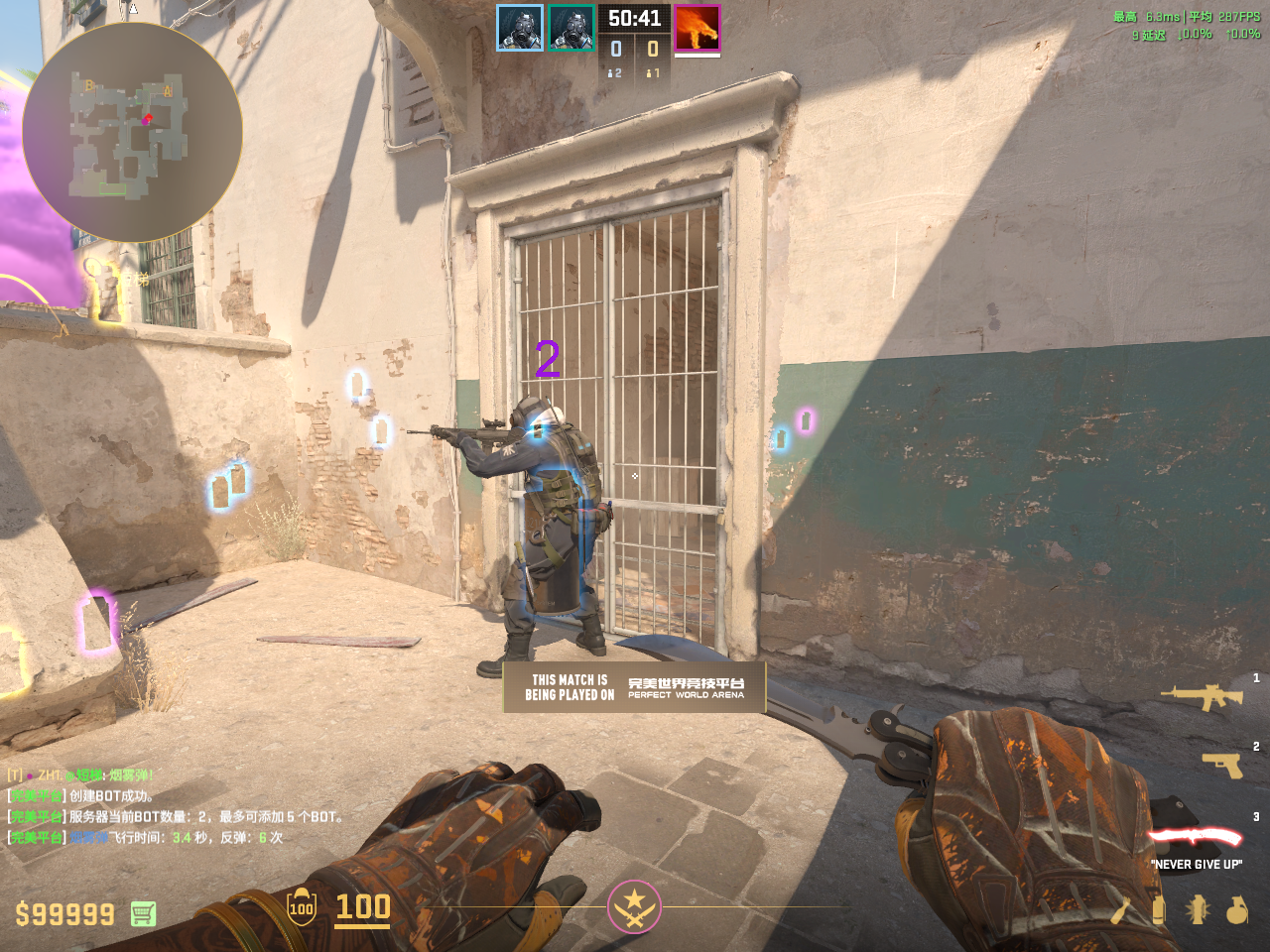Click the green-bordered player avatar
1270x952 pixels.
pyautogui.click(x=571, y=28)
